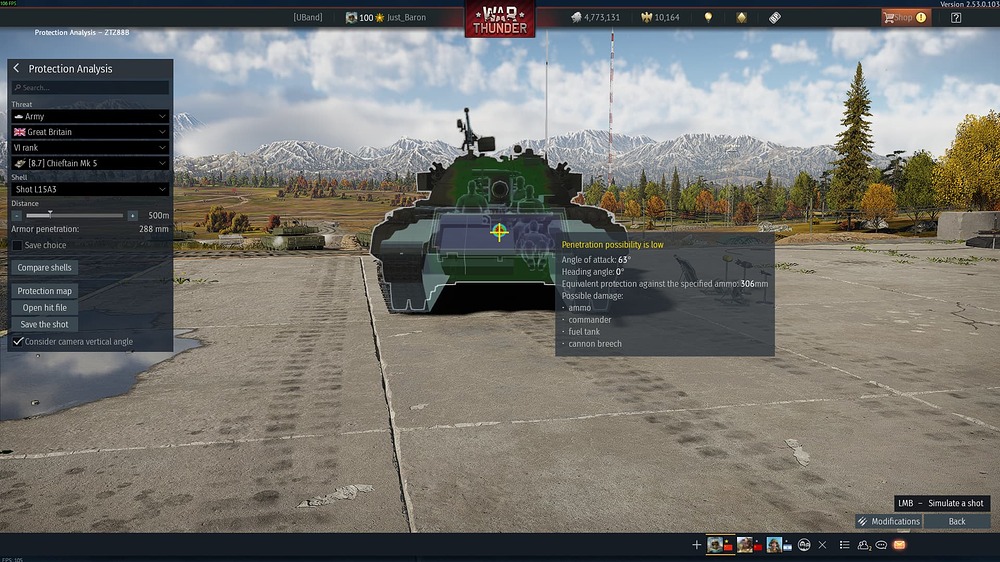Change the VI rank dropdown

(x=89, y=147)
